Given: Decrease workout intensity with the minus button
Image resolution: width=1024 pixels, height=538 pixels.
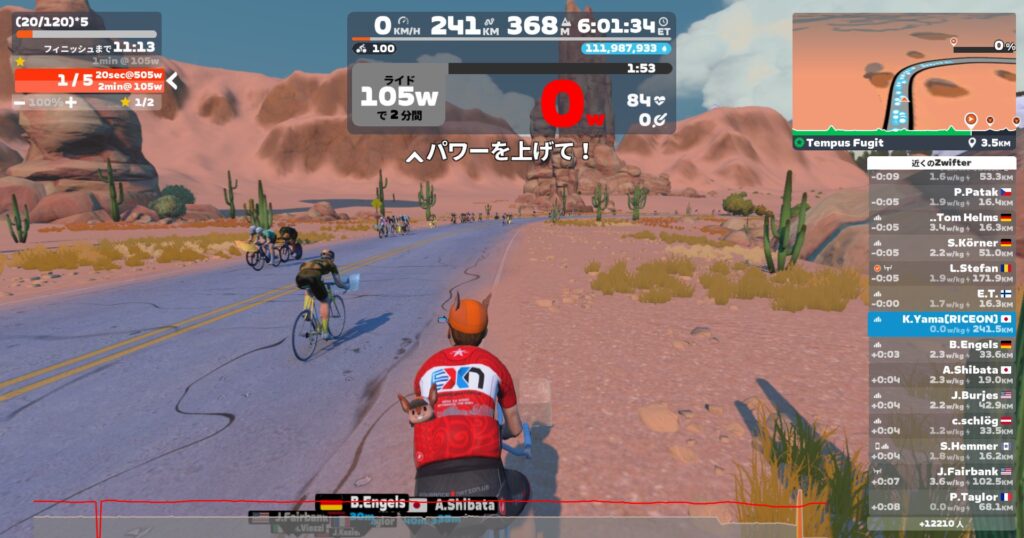Looking at the screenshot, I should 20,102.
